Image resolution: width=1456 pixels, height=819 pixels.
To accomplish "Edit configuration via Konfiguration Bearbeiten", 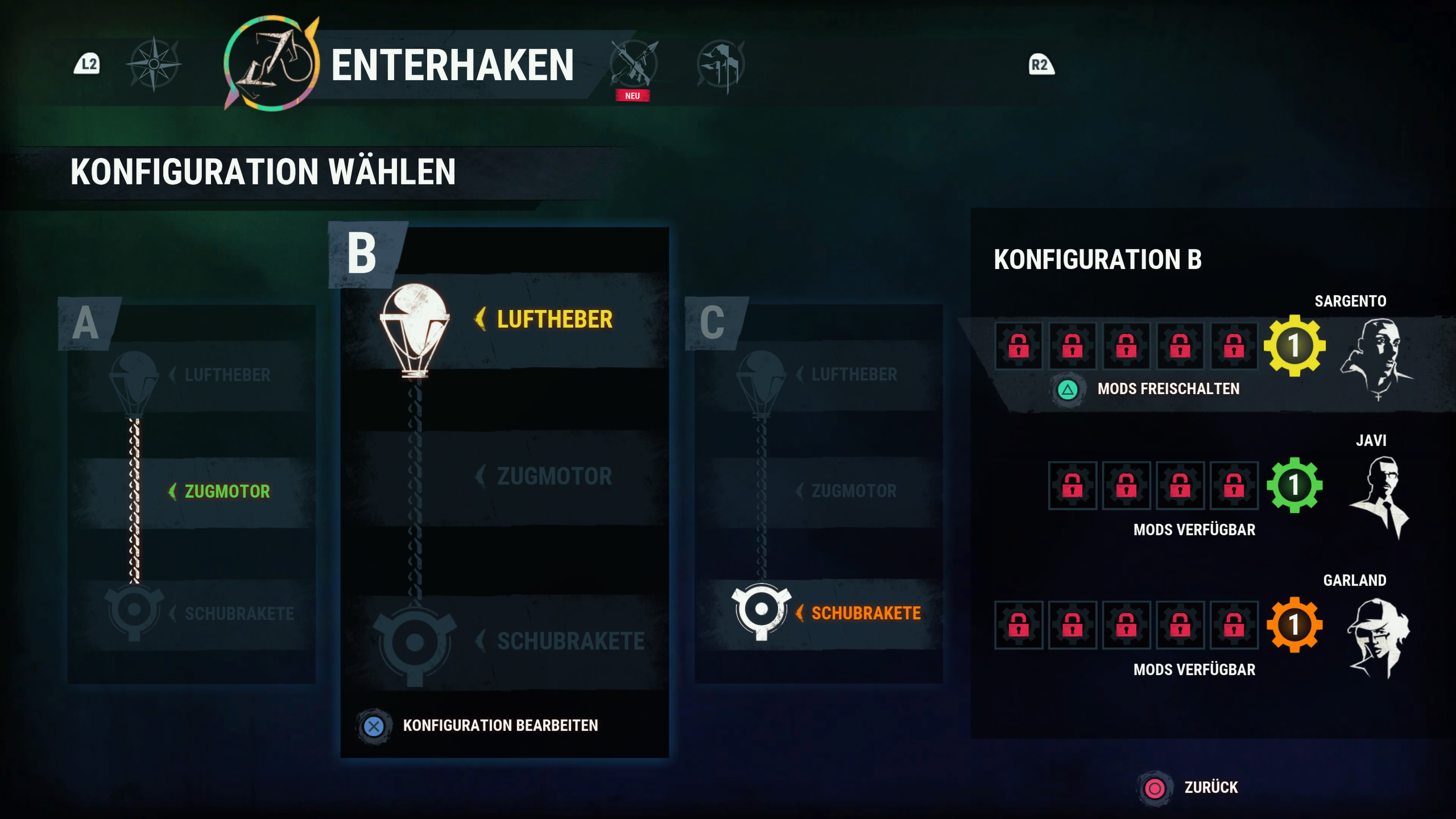I will click(500, 726).
